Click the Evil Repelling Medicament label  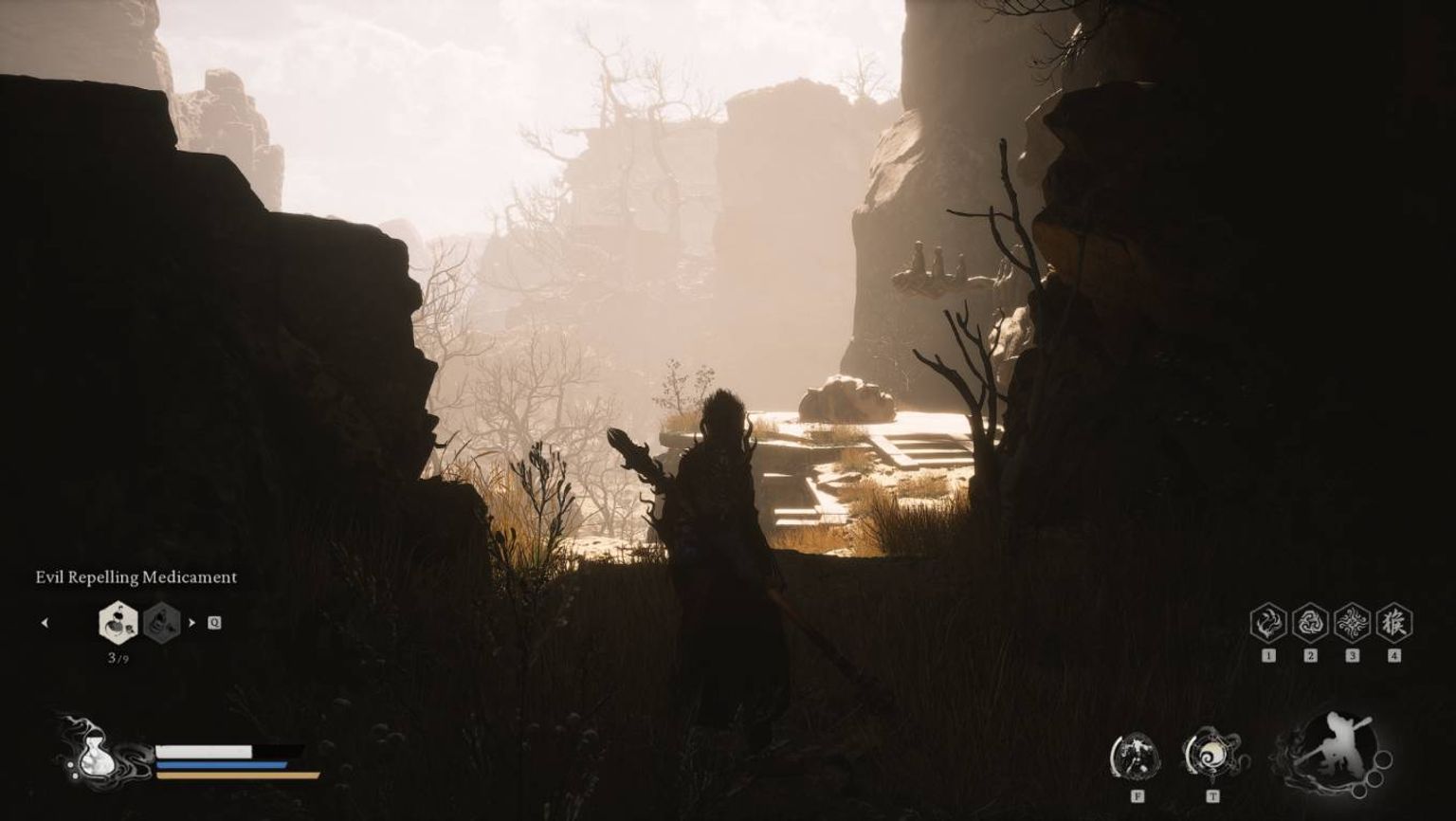pyautogui.click(x=136, y=577)
